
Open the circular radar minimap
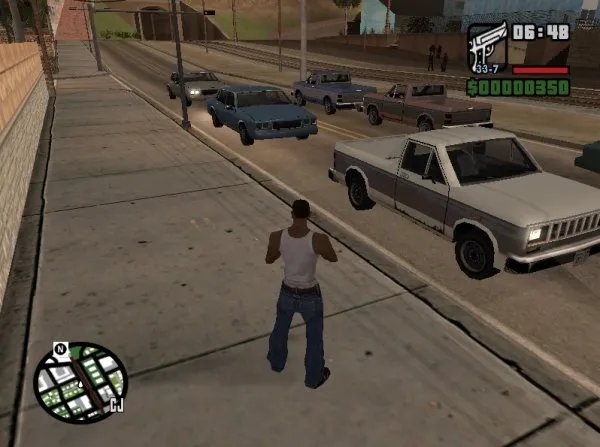click(81, 381)
